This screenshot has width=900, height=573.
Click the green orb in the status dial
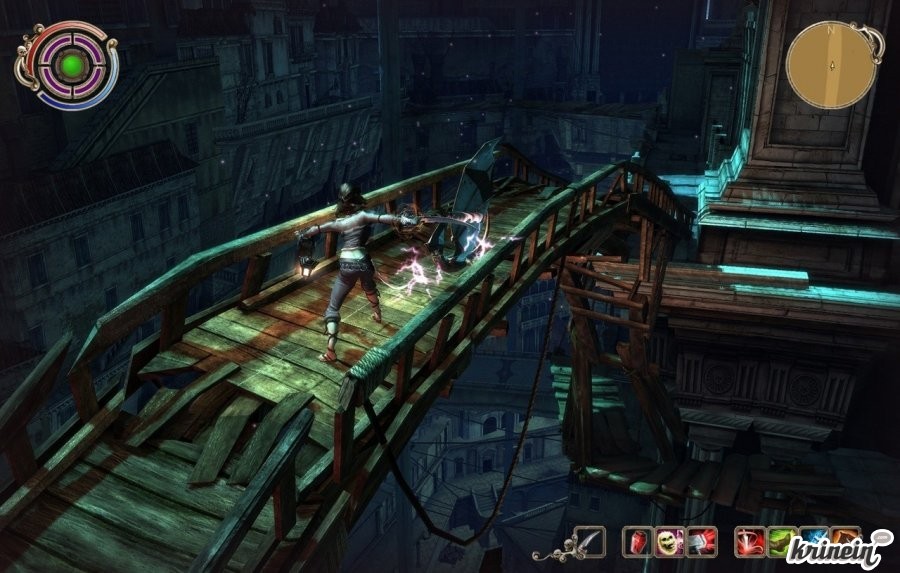pyautogui.click(x=70, y=67)
